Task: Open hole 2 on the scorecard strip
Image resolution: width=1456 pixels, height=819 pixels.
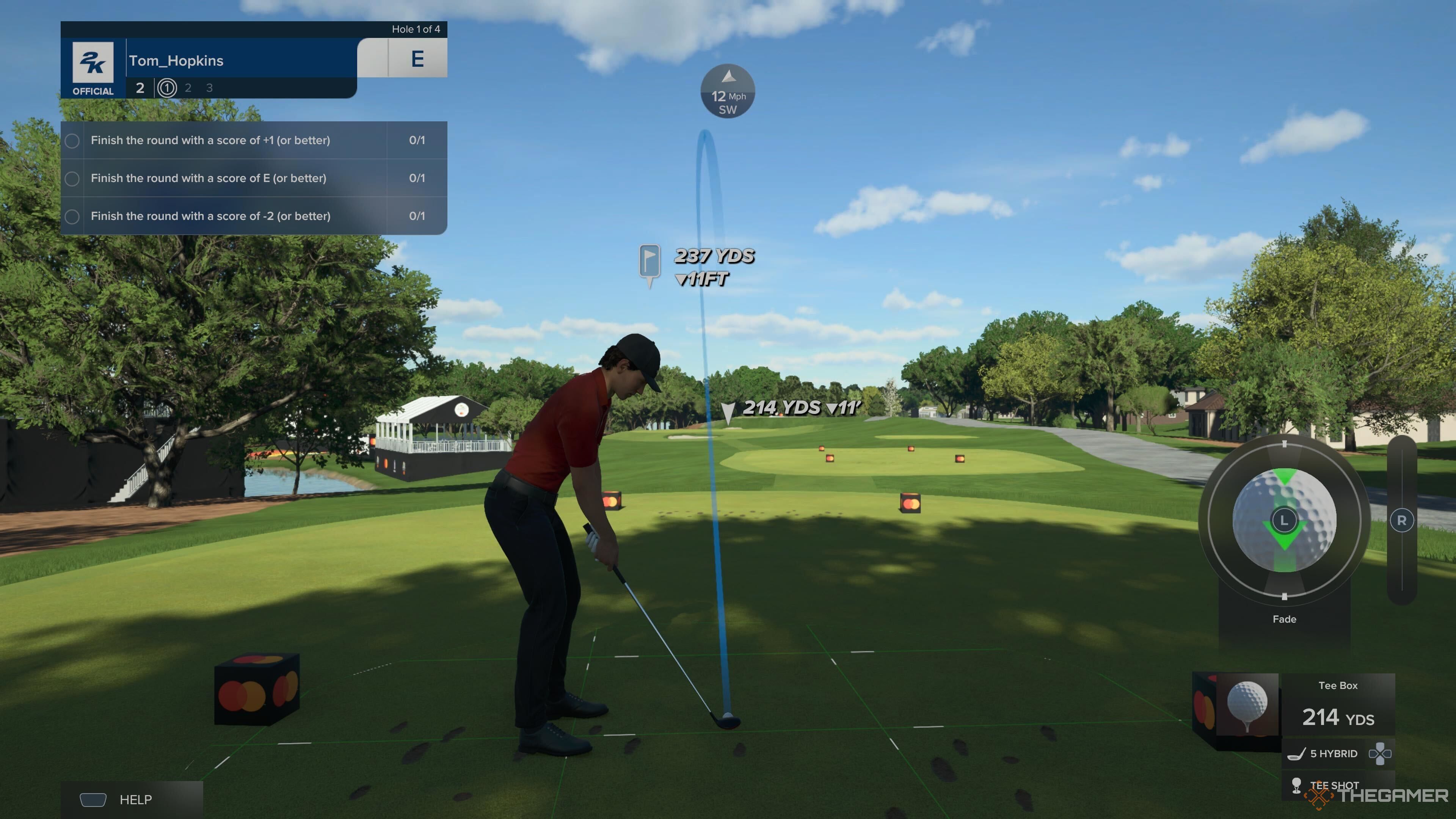Action: tap(188, 88)
